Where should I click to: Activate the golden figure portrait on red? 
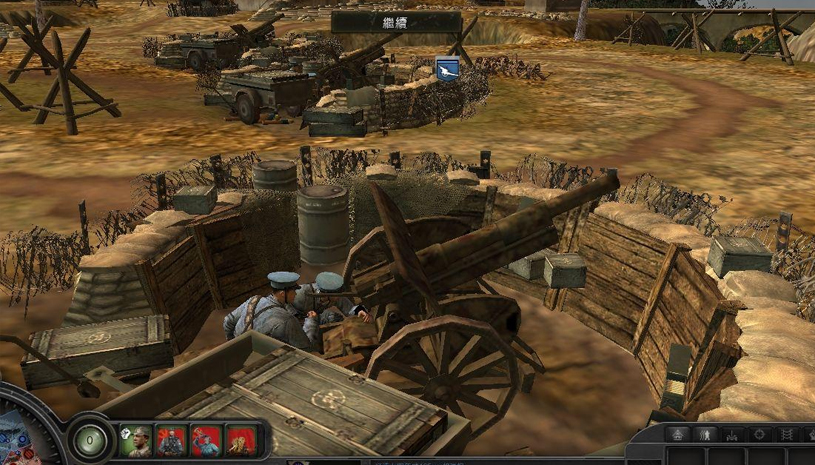pyautogui.click(x=241, y=441)
